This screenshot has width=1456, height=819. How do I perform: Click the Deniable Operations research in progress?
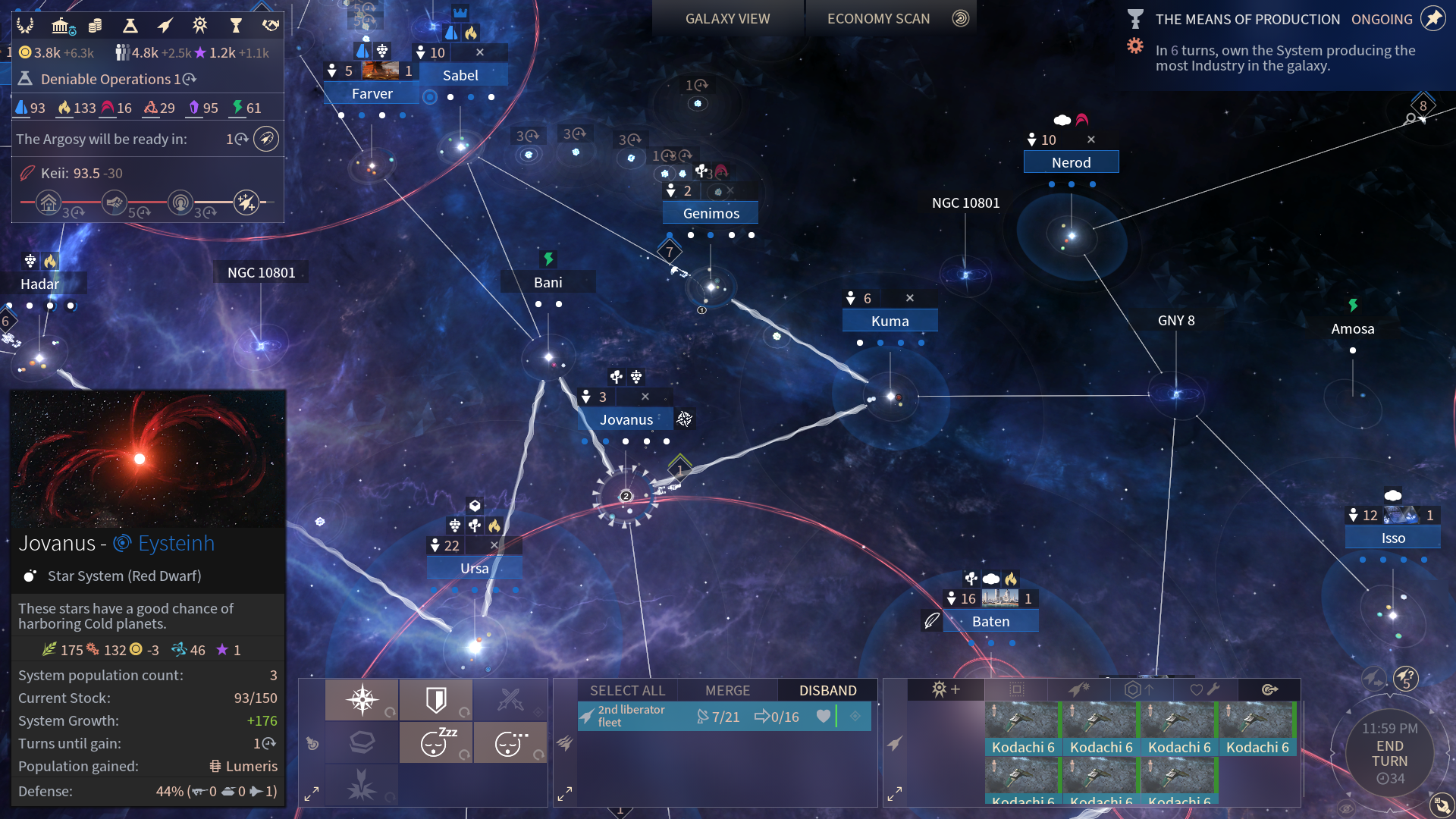click(106, 79)
